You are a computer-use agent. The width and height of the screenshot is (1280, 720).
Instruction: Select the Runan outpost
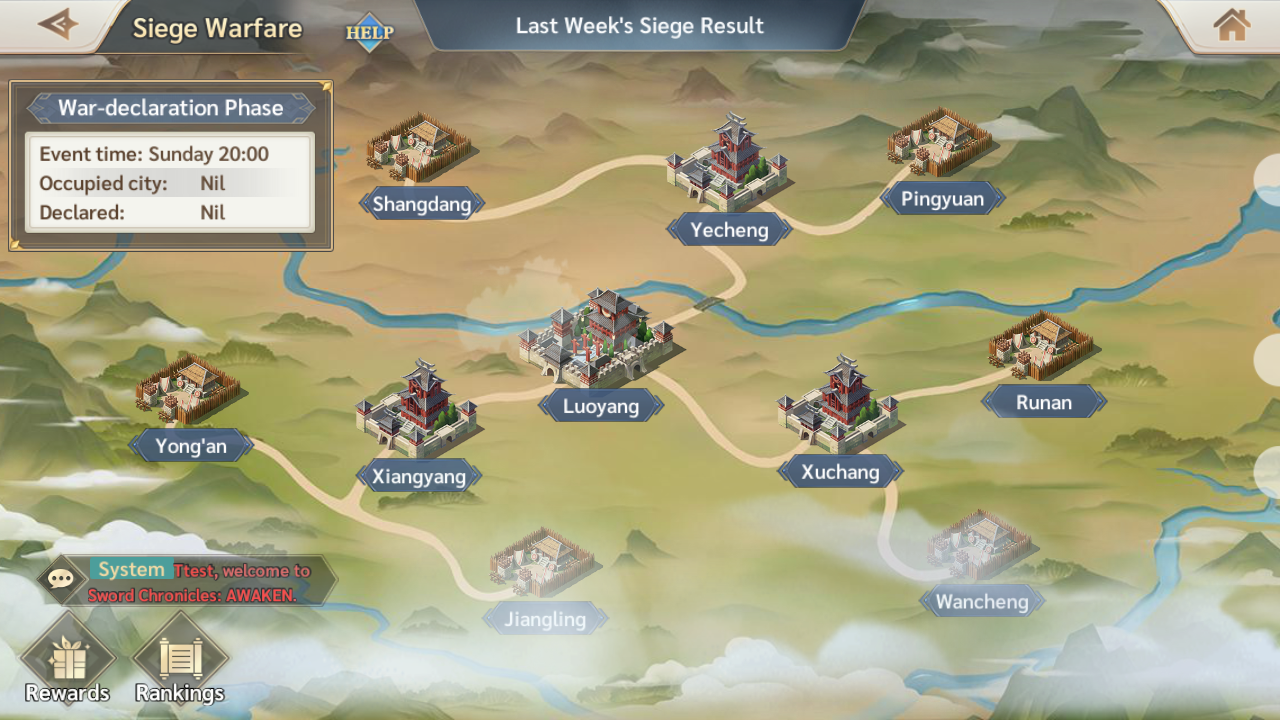point(1042,348)
